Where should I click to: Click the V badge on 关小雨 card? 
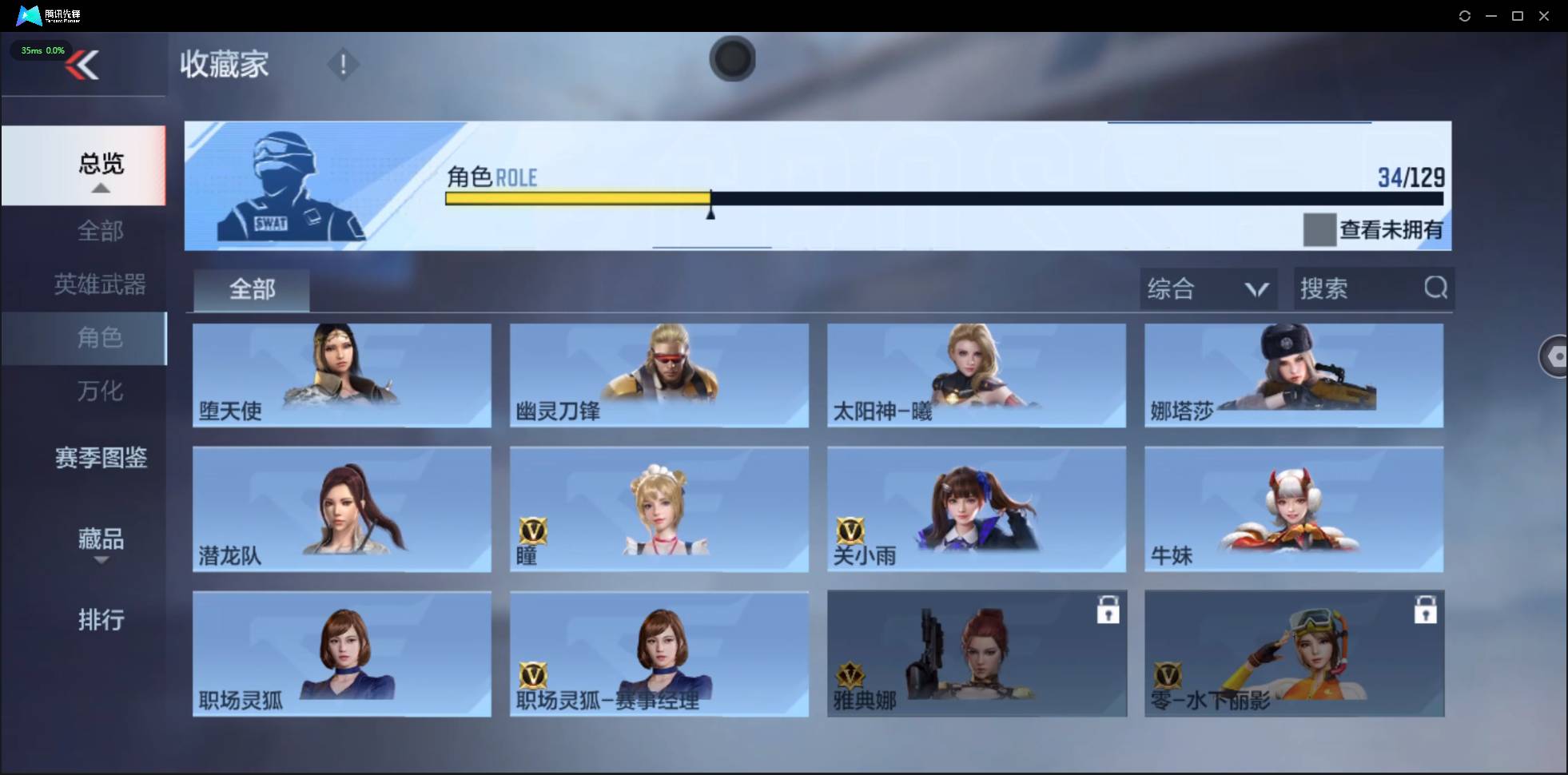(849, 530)
